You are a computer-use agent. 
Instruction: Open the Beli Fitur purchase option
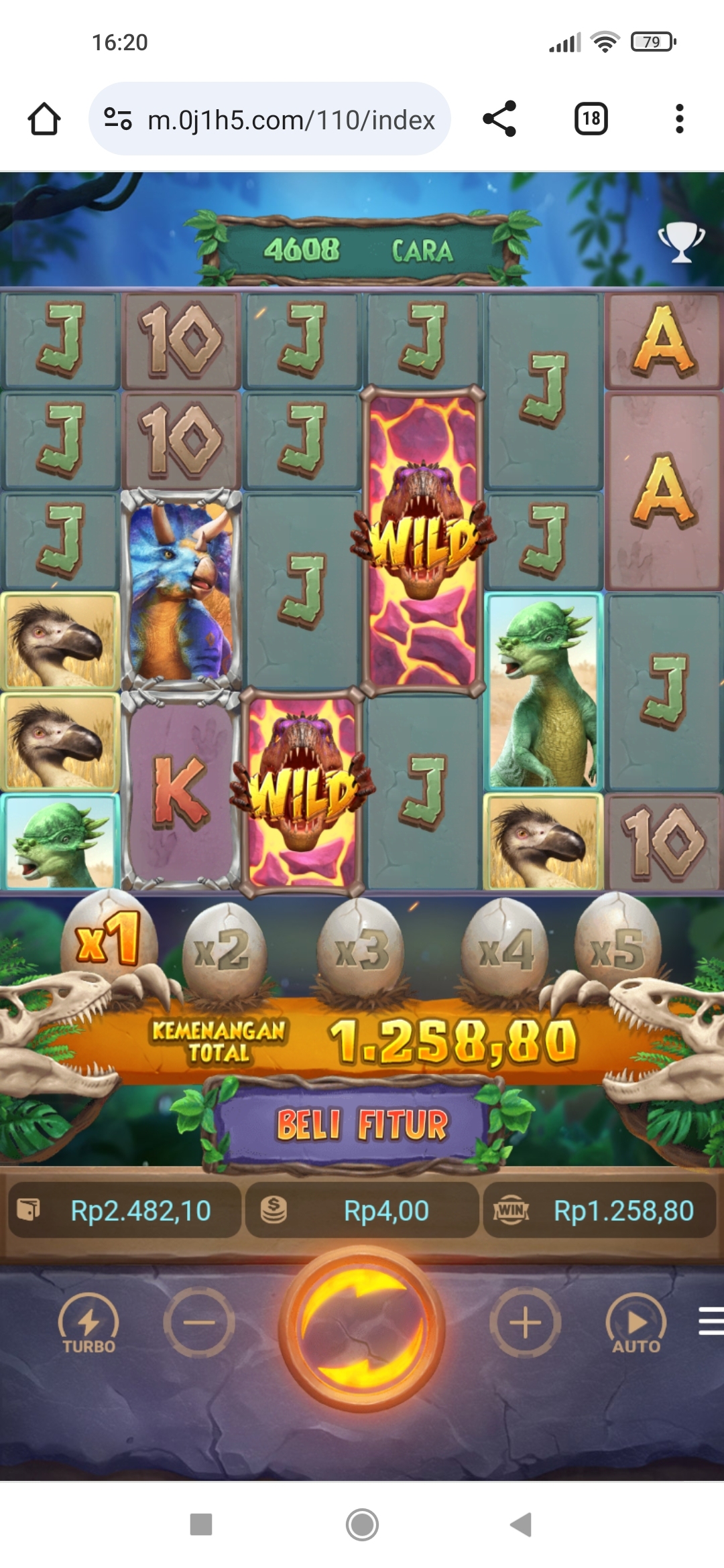click(x=362, y=1124)
